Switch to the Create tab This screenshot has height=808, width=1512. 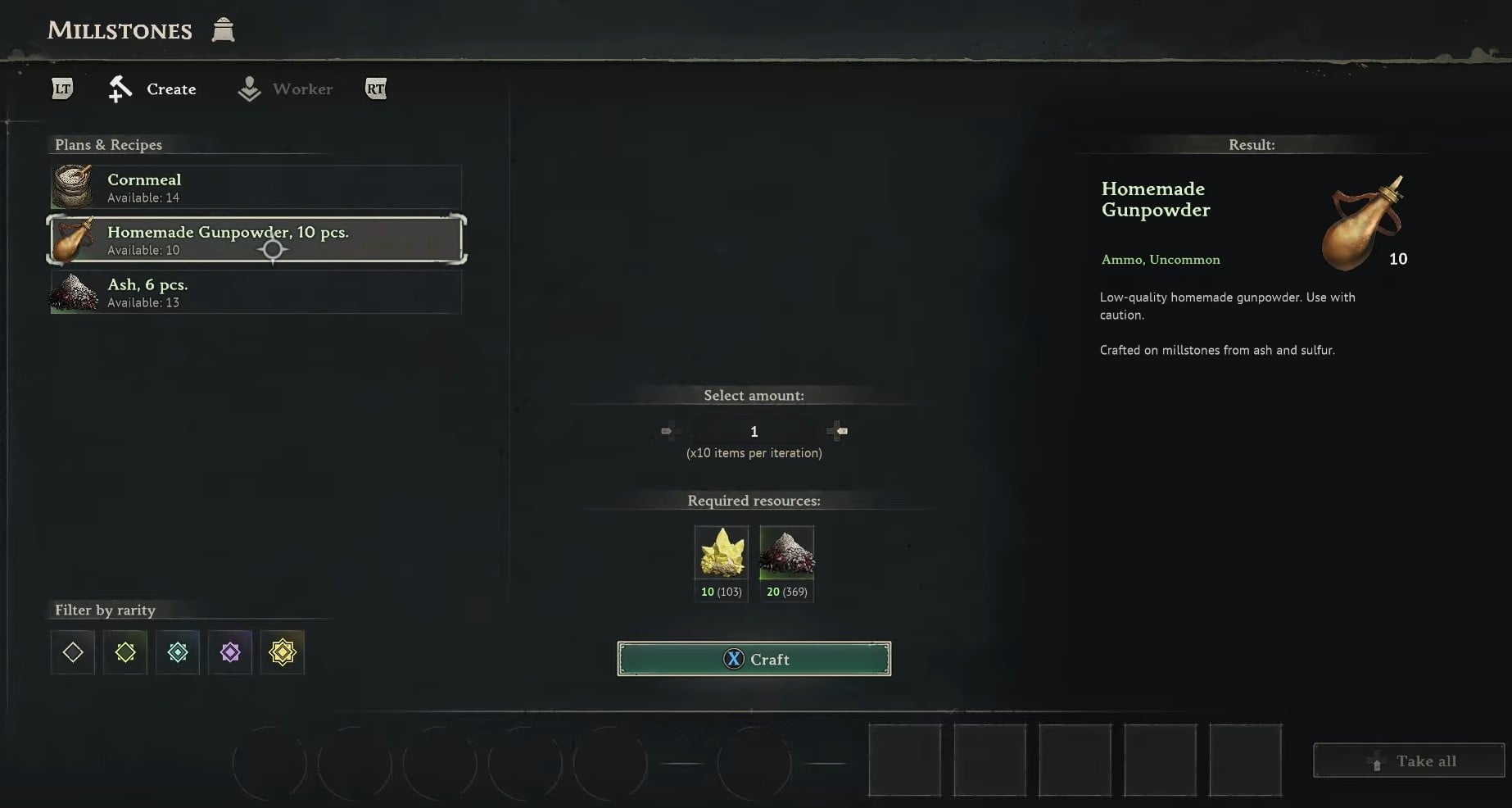153,89
